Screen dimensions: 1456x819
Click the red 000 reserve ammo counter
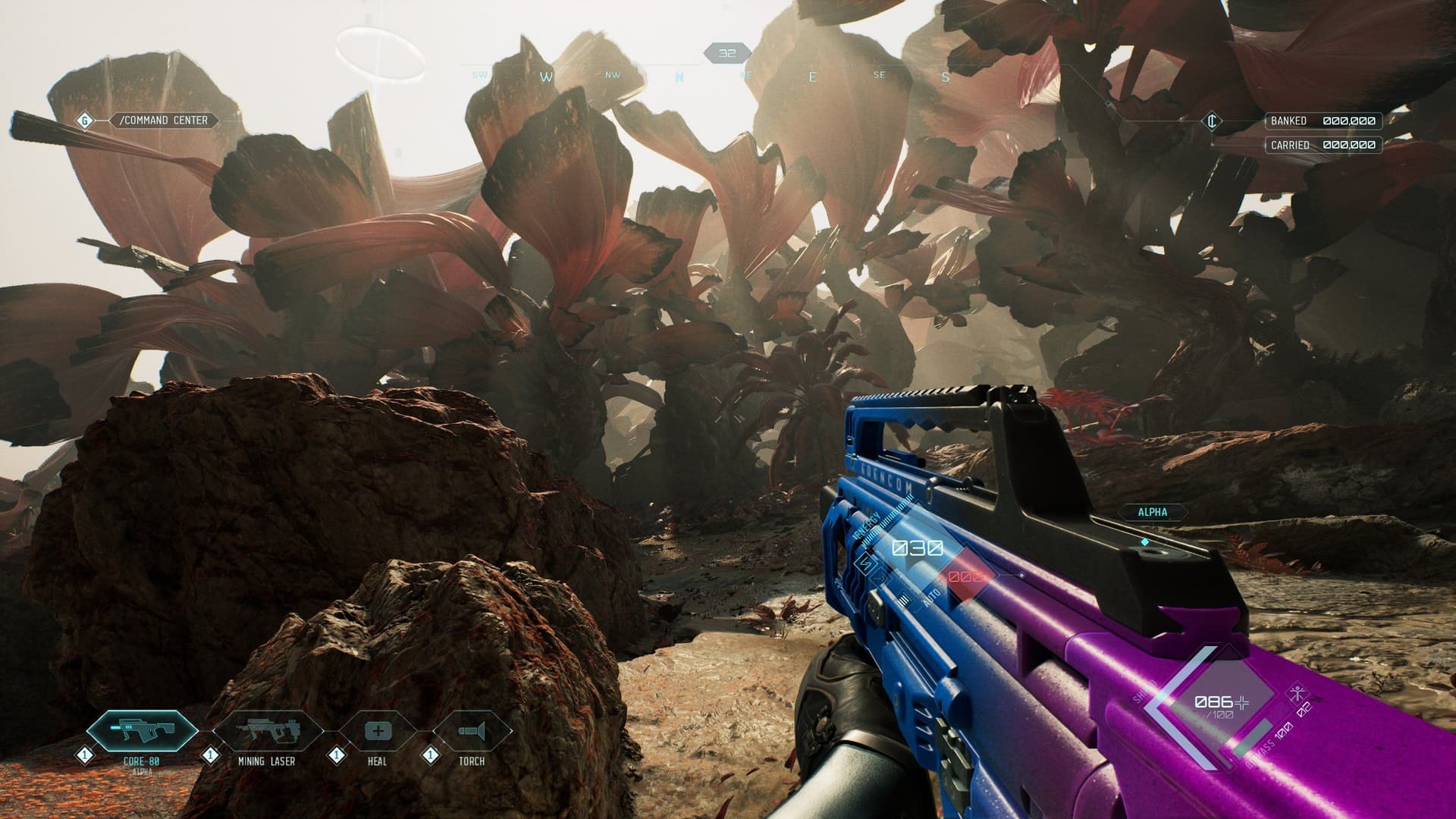pos(965,576)
